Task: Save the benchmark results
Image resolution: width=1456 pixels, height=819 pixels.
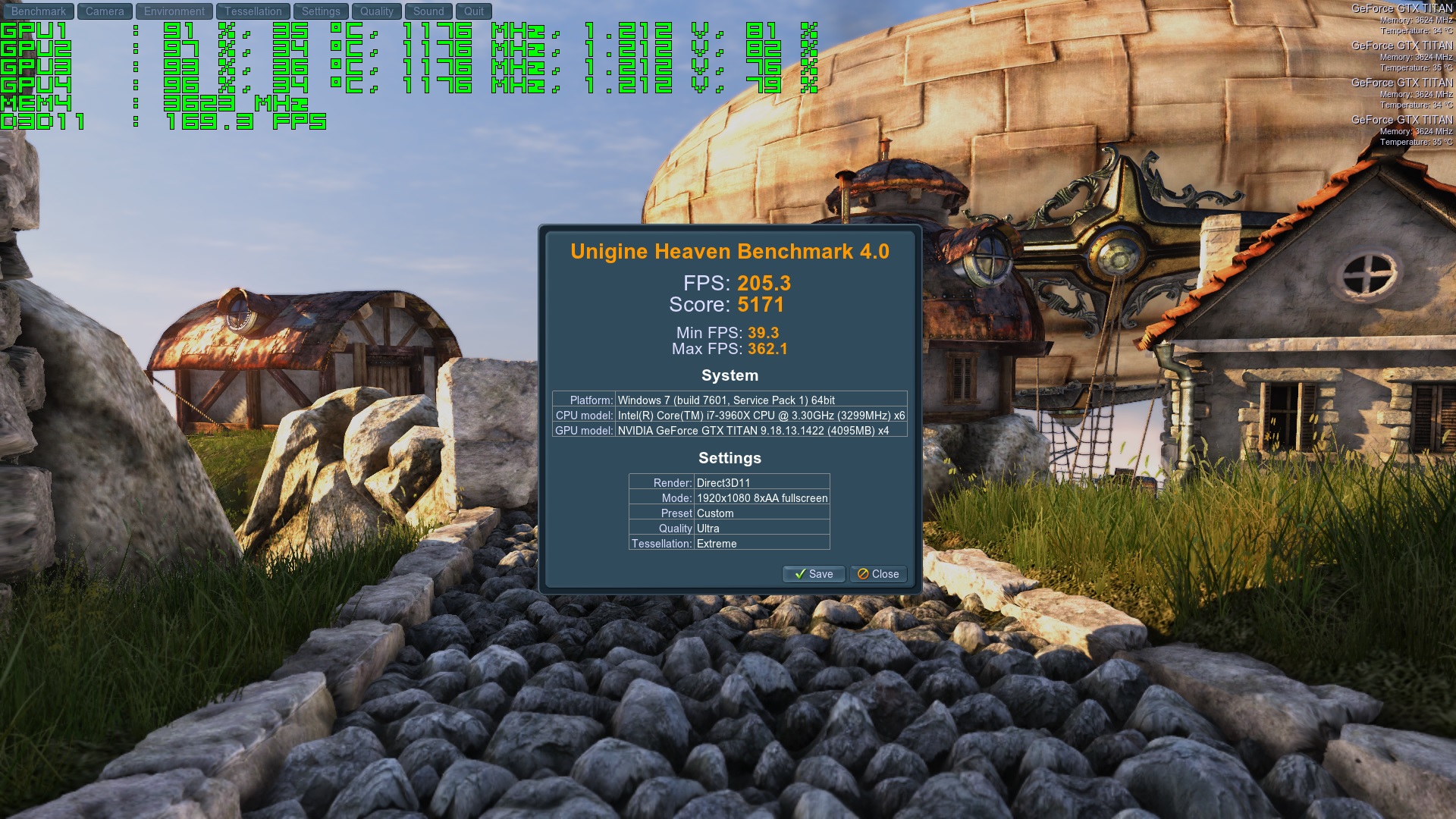Action: pos(813,574)
